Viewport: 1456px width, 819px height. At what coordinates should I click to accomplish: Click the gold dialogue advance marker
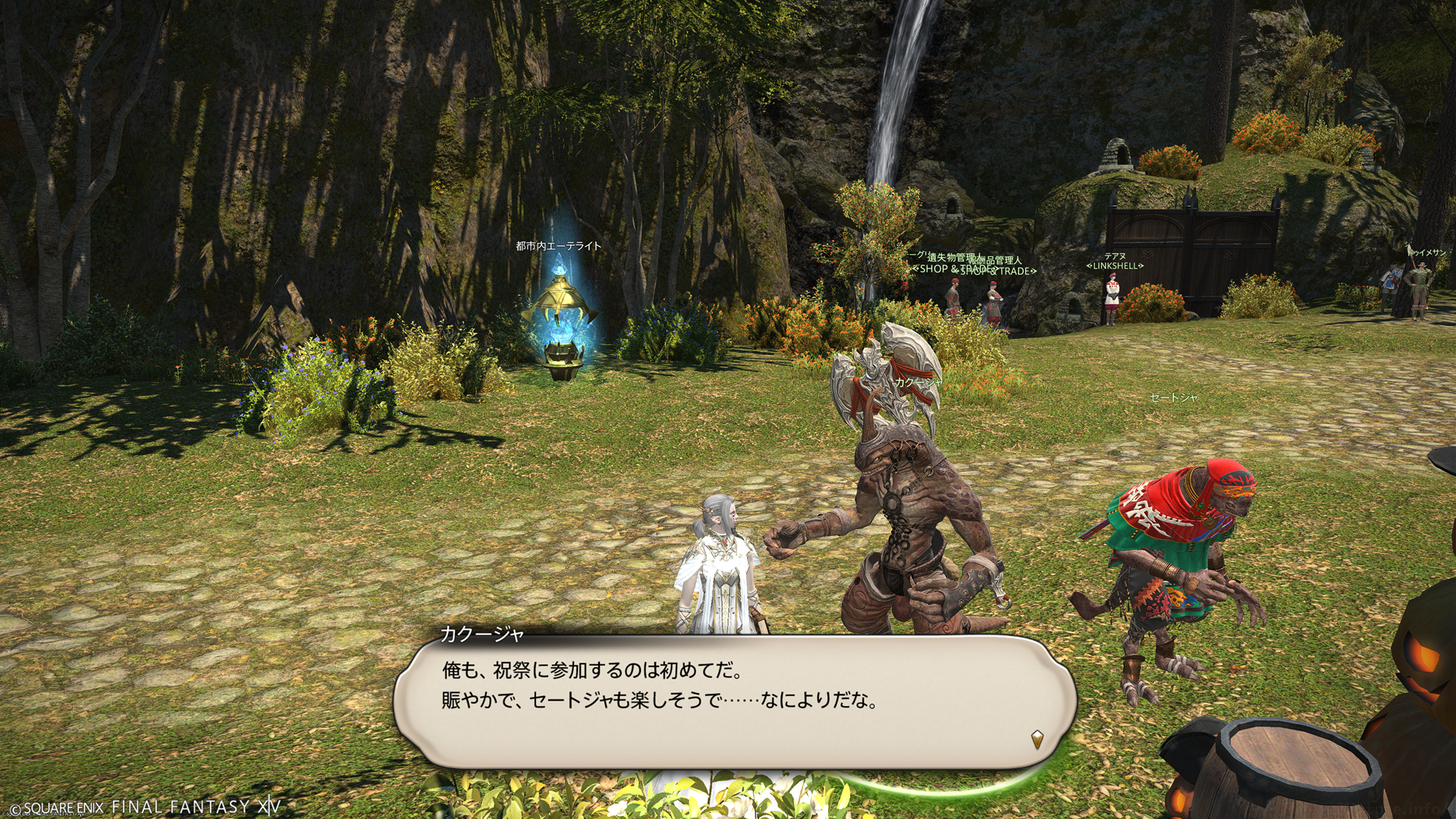1037,738
